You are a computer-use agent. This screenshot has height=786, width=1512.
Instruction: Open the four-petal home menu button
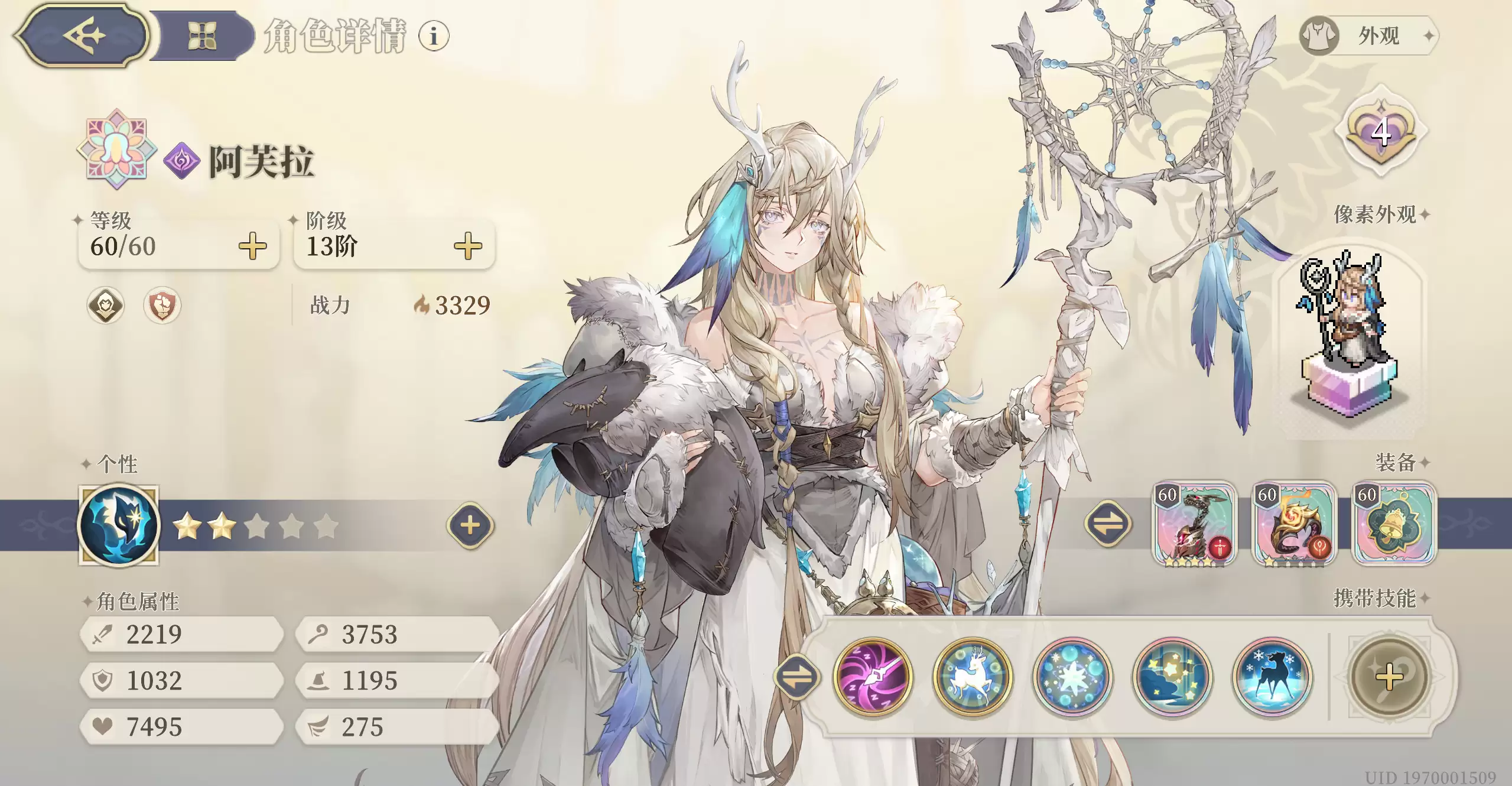tap(201, 35)
